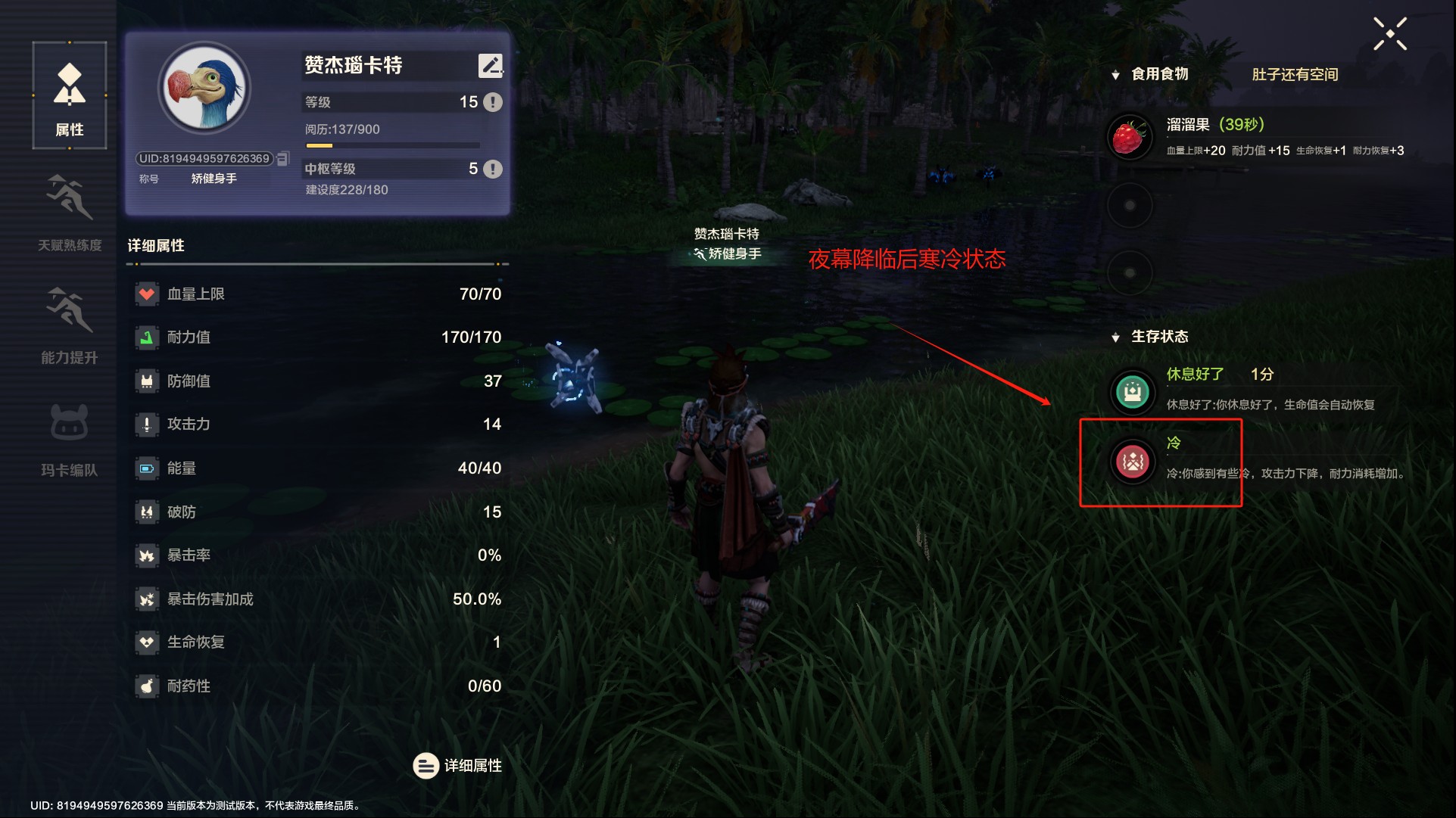The height and width of the screenshot is (818, 1456).
Task: Copy the UID using the copy icon
Action: pyautogui.click(x=282, y=159)
